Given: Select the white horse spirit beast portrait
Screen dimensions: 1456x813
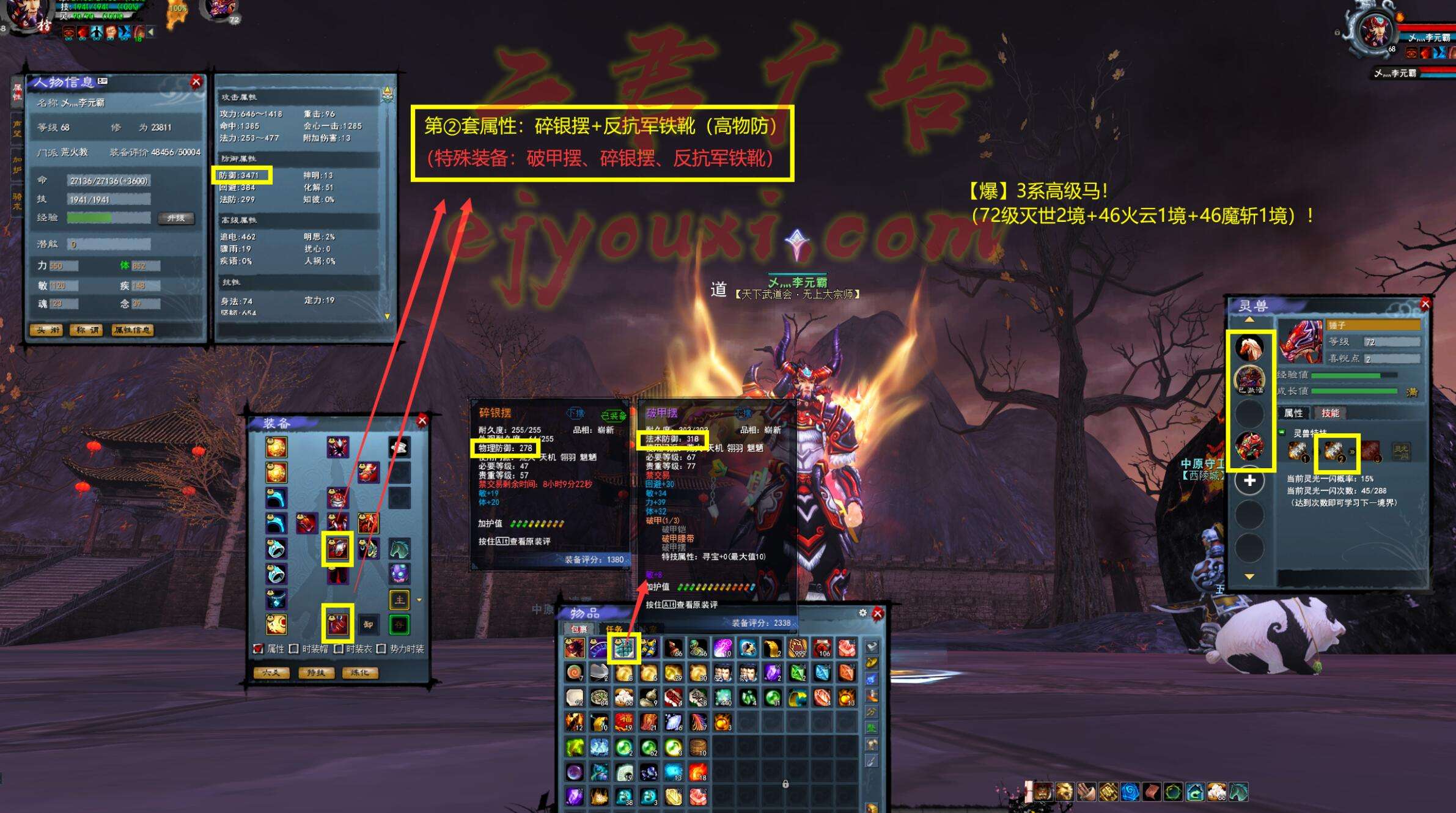Looking at the screenshot, I should tap(1249, 348).
